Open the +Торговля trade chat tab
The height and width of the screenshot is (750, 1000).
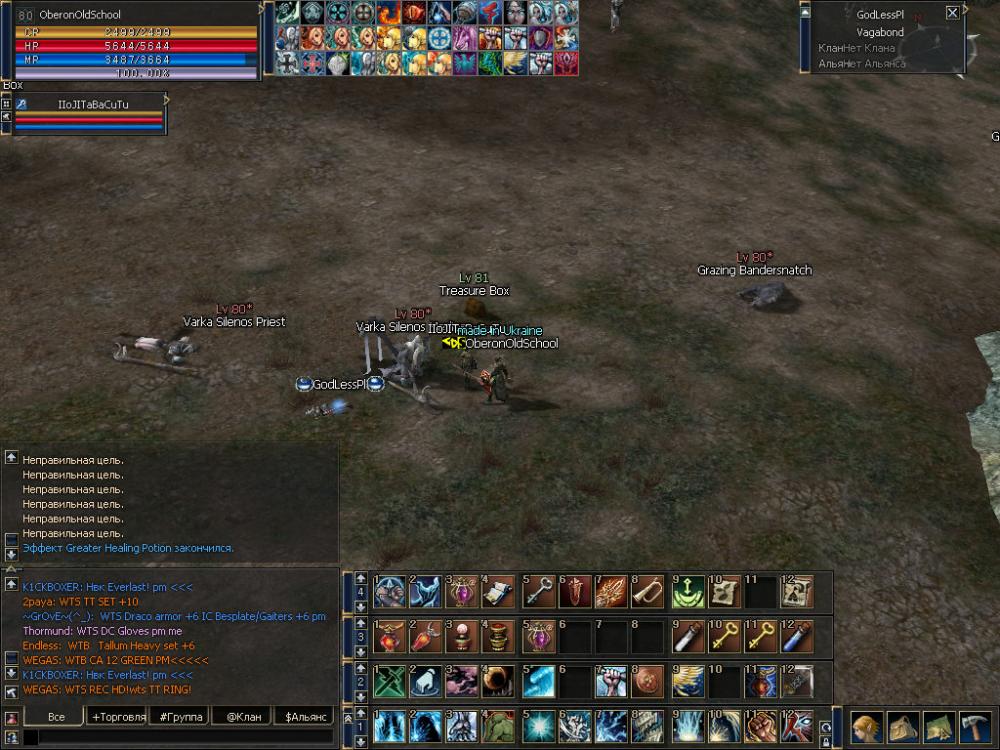pos(116,717)
